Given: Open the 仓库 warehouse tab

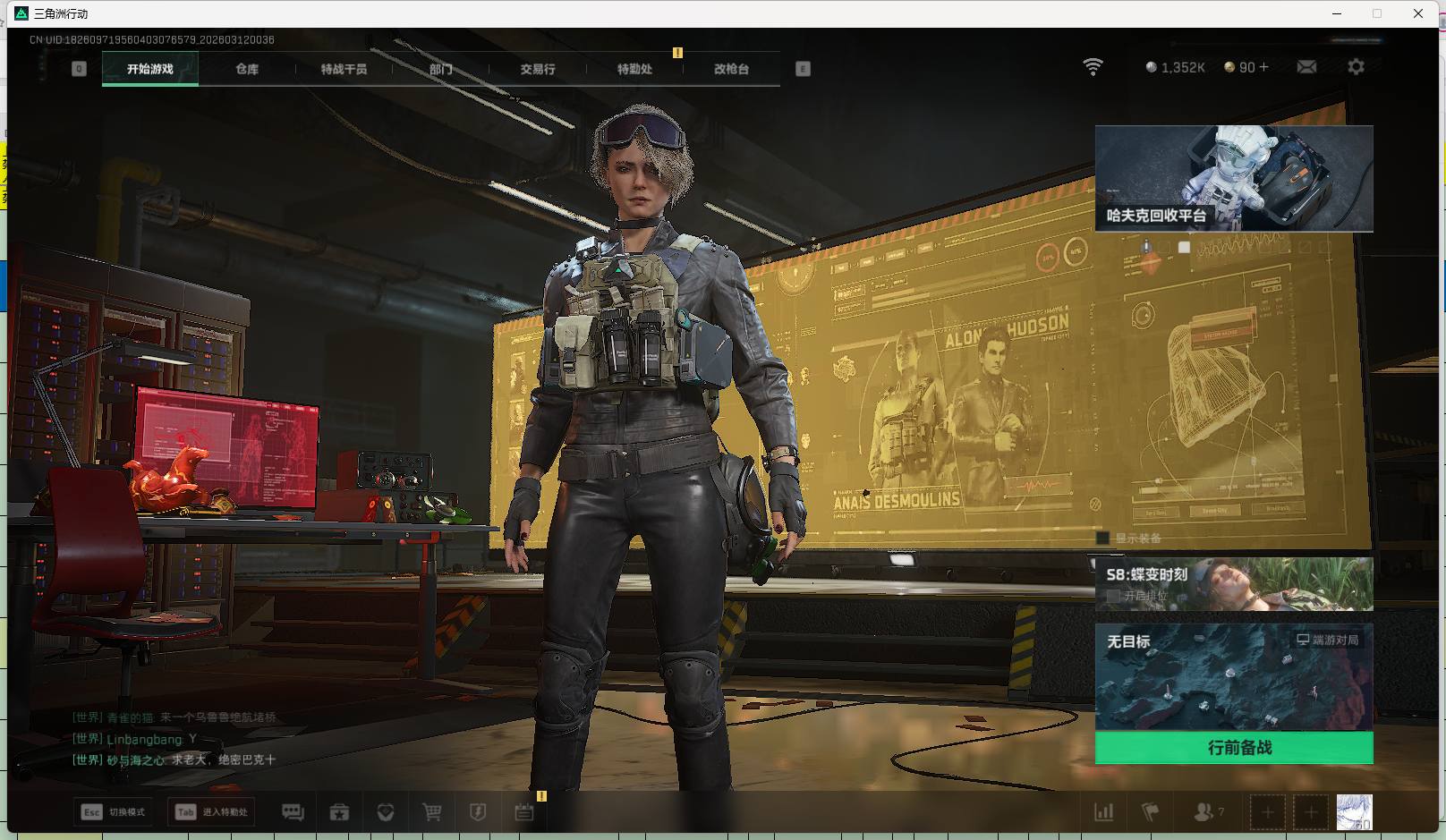Looking at the screenshot, I should (x=247, y=69).
